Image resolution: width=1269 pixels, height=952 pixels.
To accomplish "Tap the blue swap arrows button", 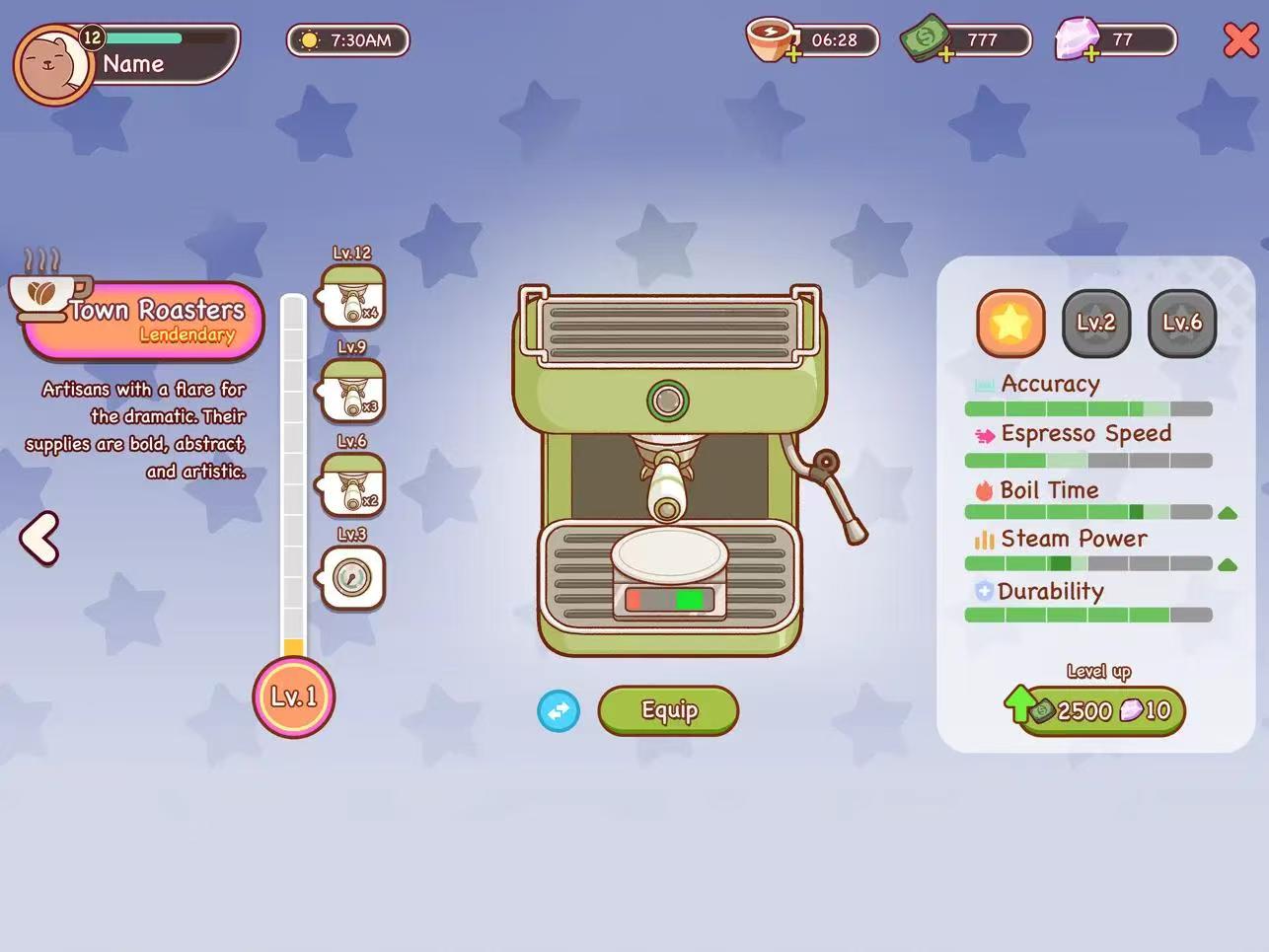I will pos(559,710).
